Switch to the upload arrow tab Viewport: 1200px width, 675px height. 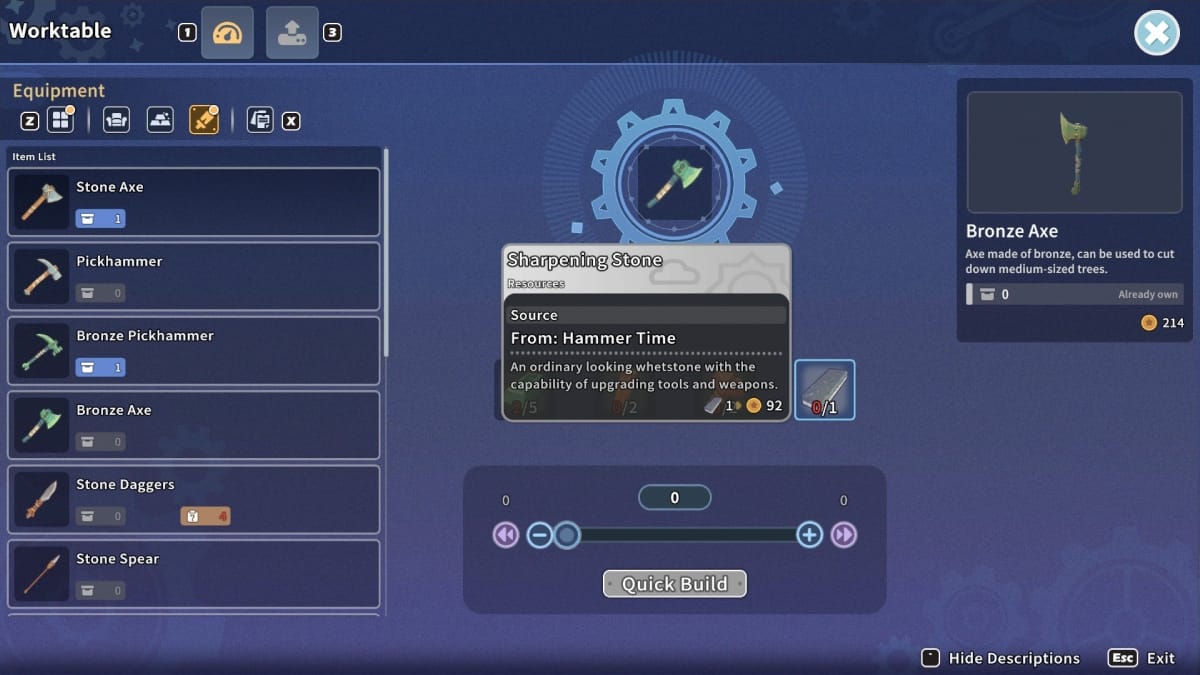coord(292,33)
